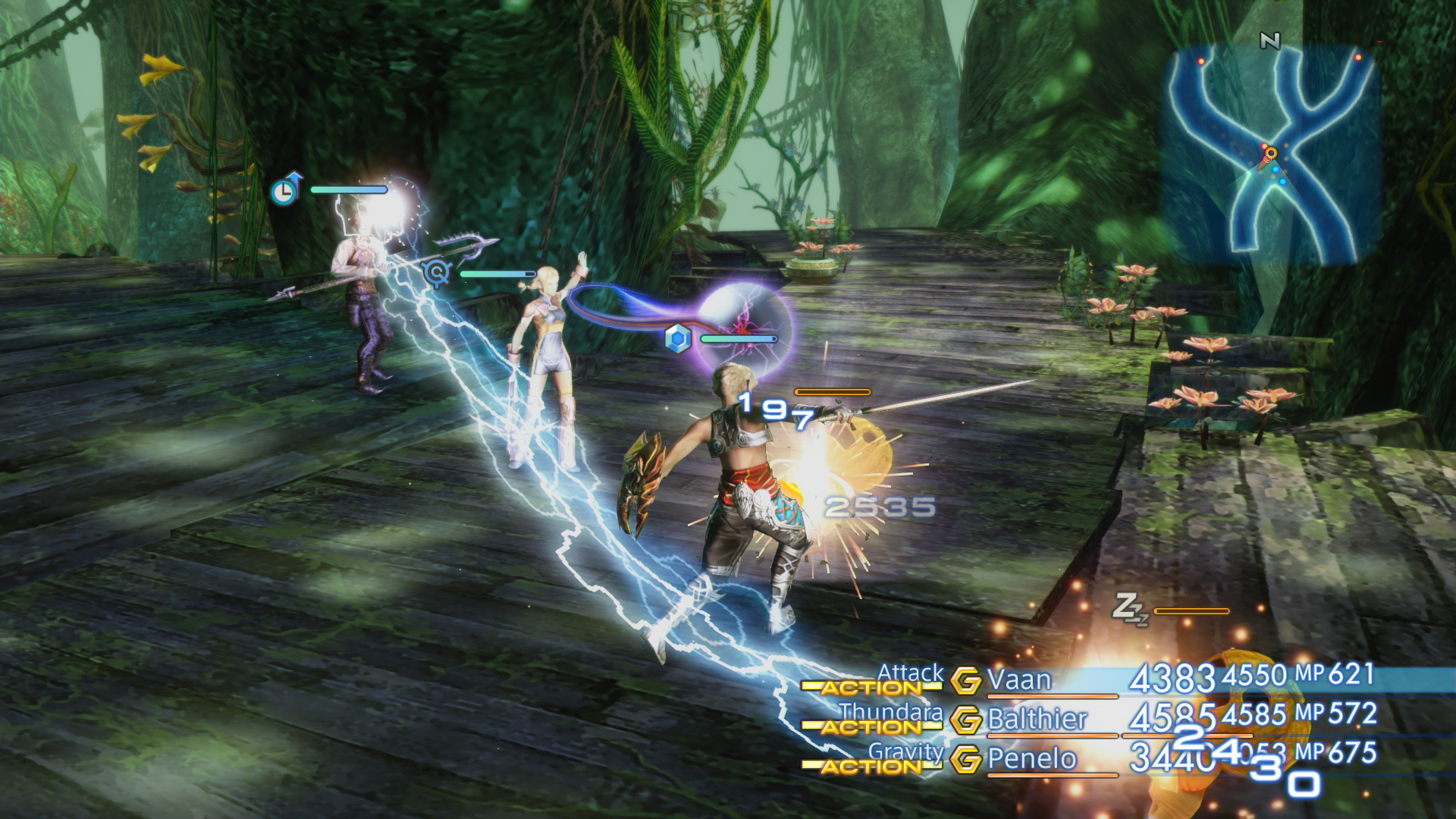Toggle Balthier's gambit G icon

(966, 720)
